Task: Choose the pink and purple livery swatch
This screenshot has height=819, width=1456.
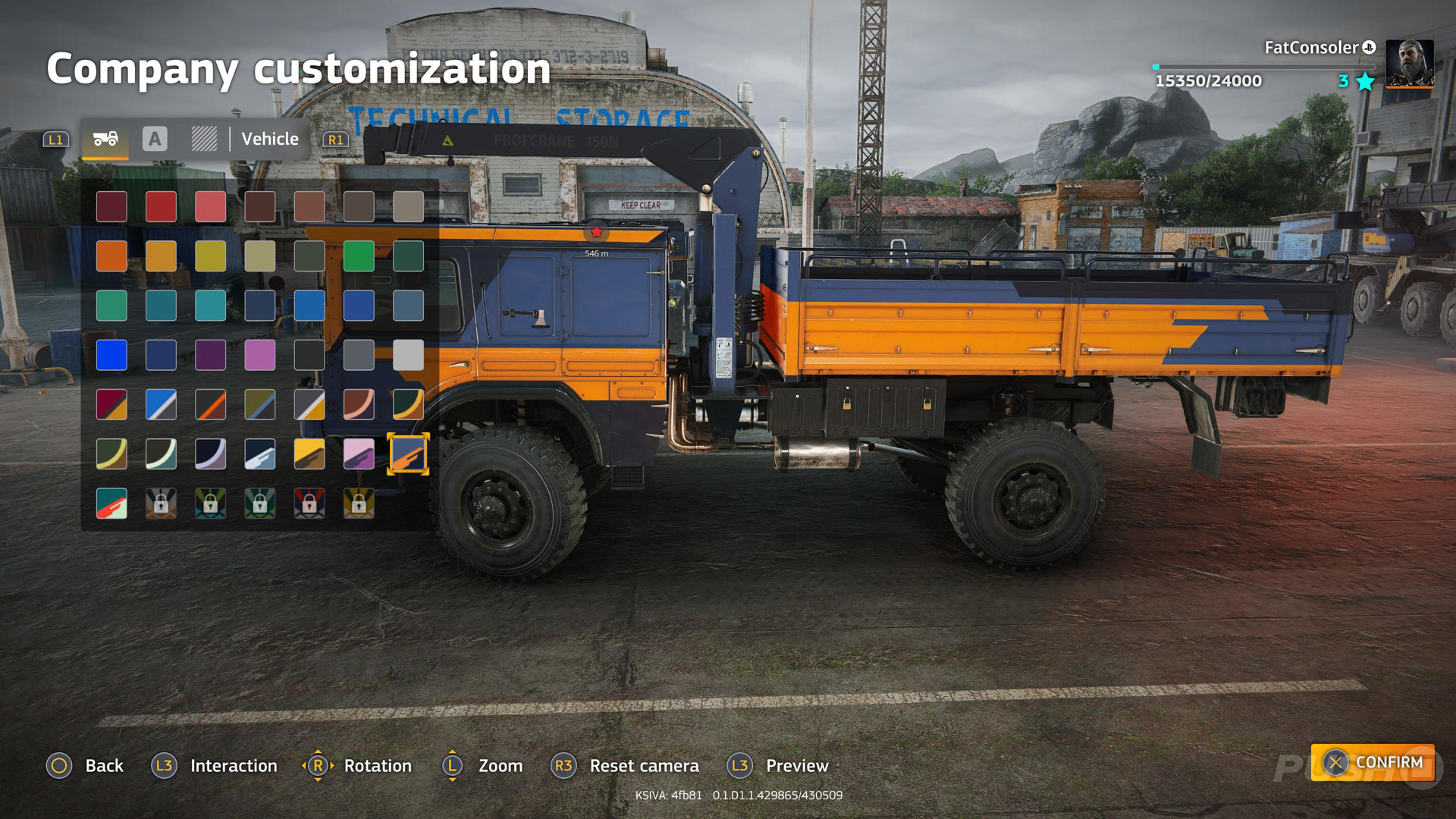Action: tap(359, 453)
